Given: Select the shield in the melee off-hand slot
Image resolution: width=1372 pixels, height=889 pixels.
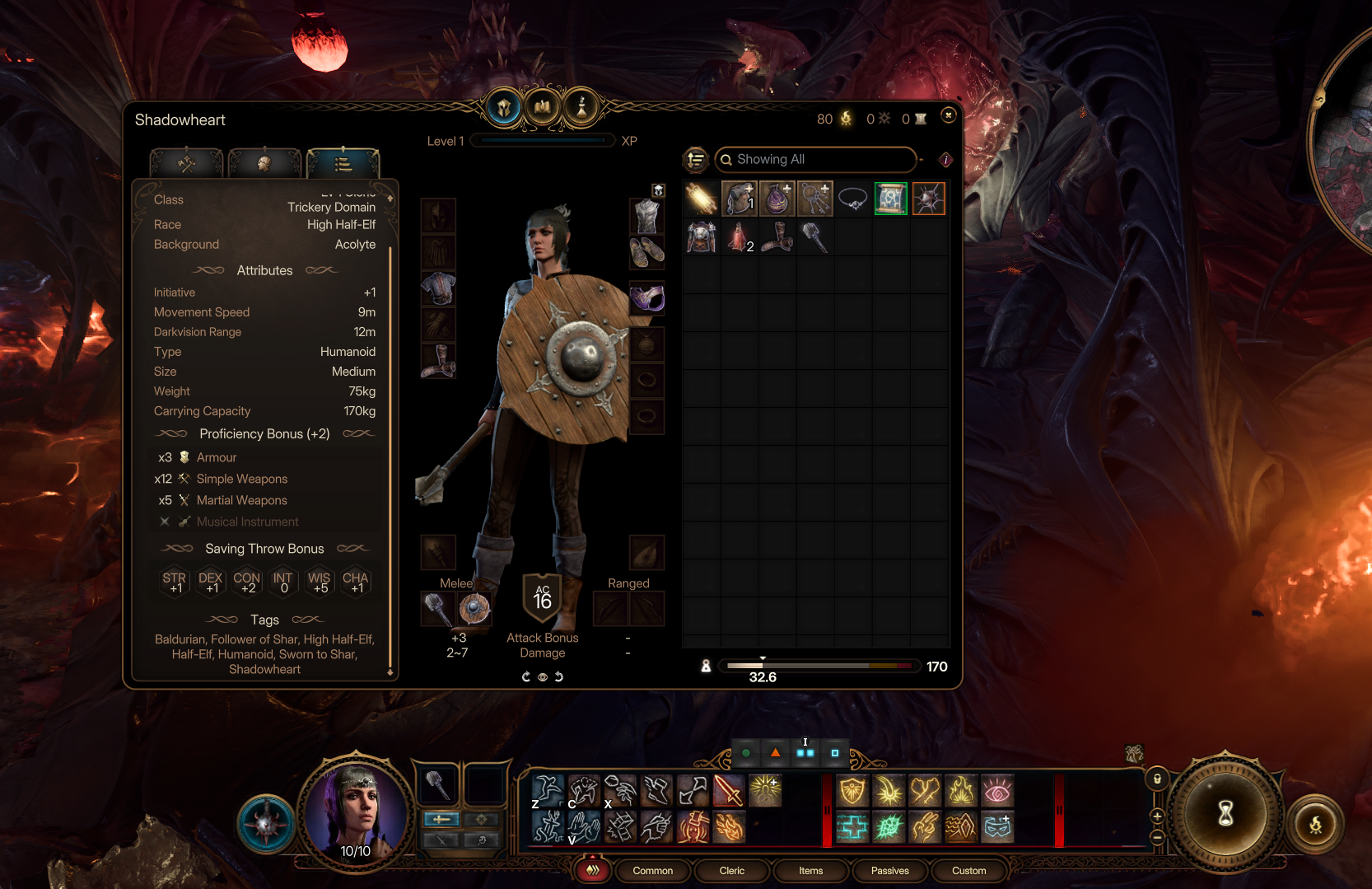Looking at the screenshot, I should tap(474, 610).
